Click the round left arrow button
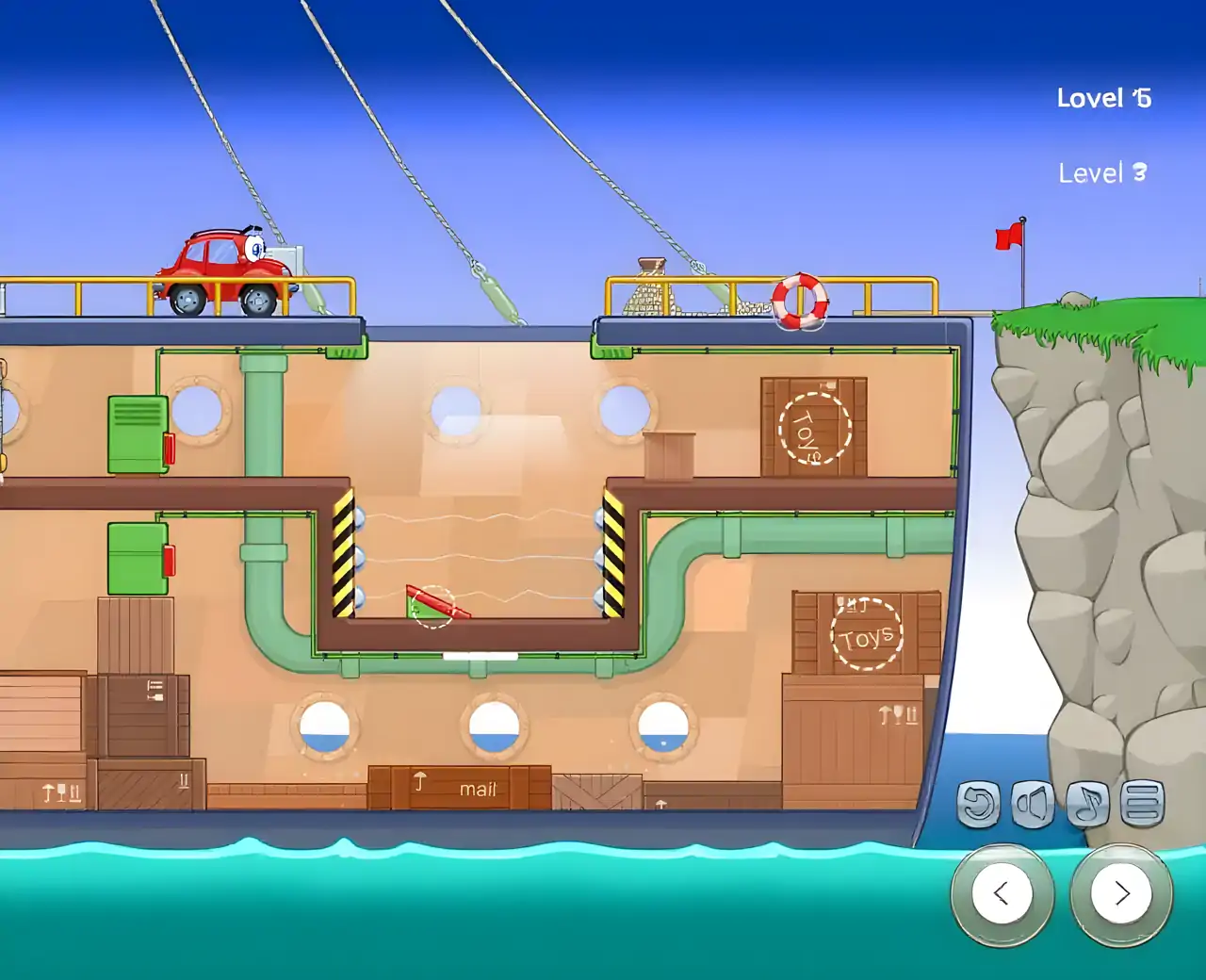The height and width of the screenshot is (980, 1206). [1002, 893]
